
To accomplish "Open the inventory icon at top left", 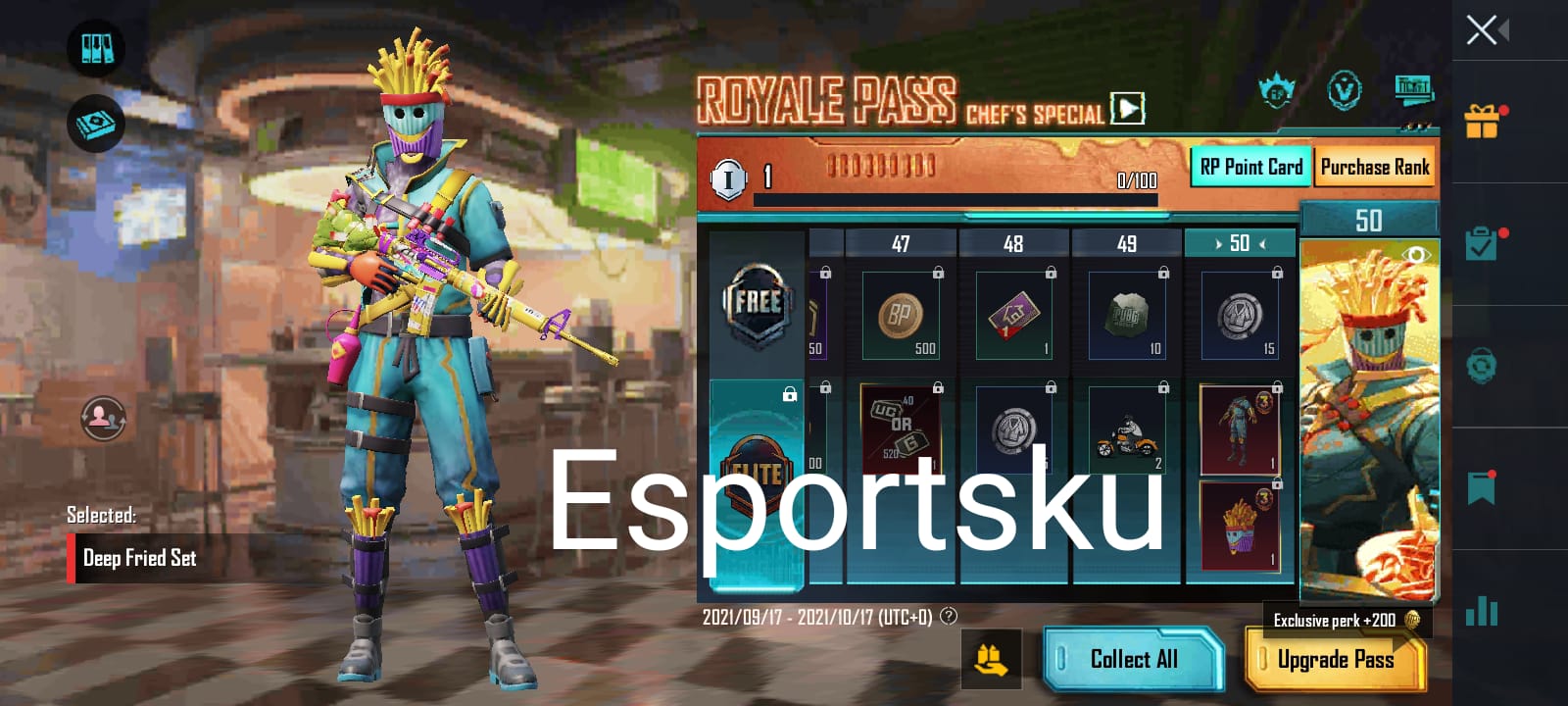I will coord(95,46).
